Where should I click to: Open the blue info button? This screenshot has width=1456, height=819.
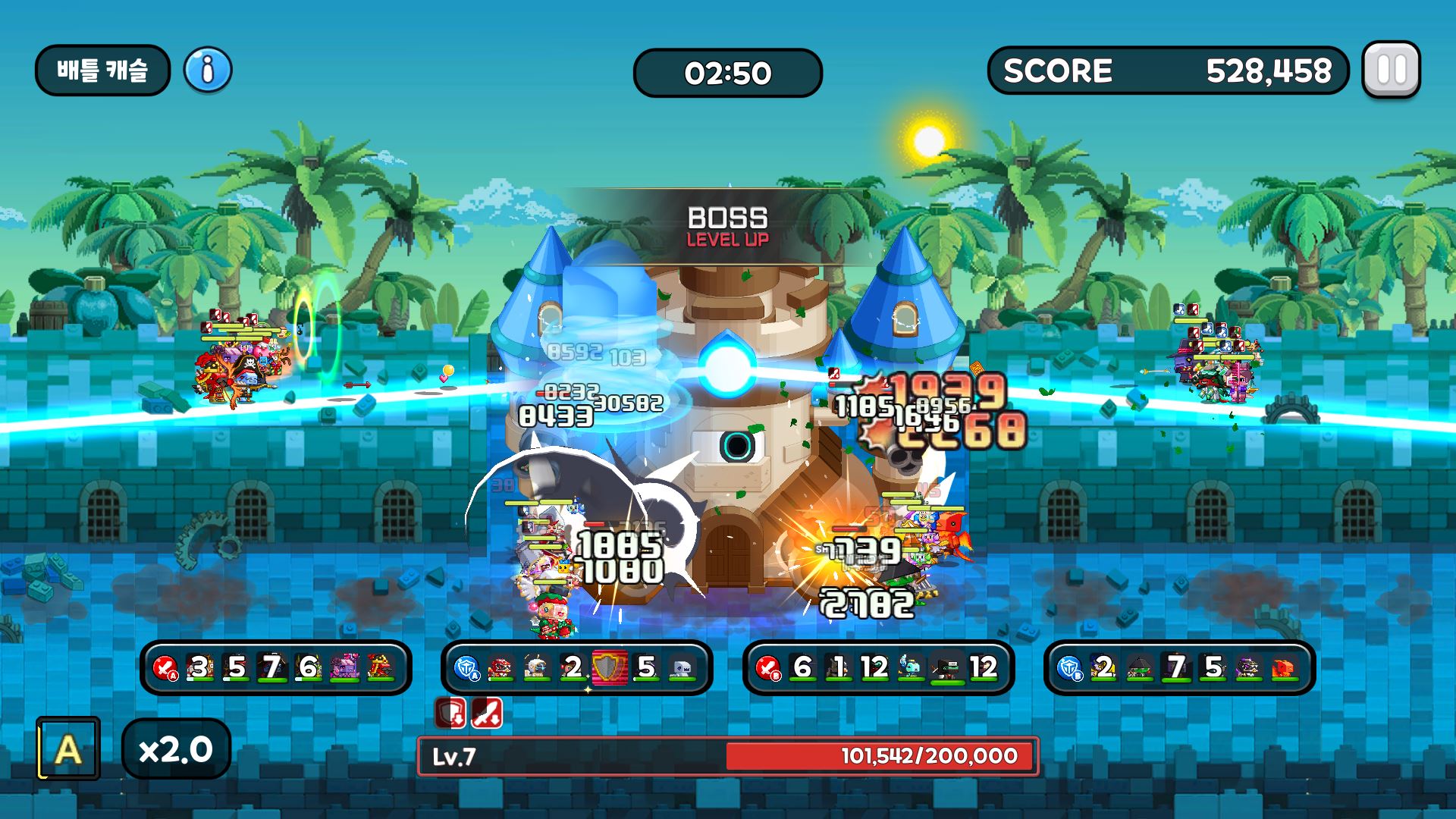(208, 71)
